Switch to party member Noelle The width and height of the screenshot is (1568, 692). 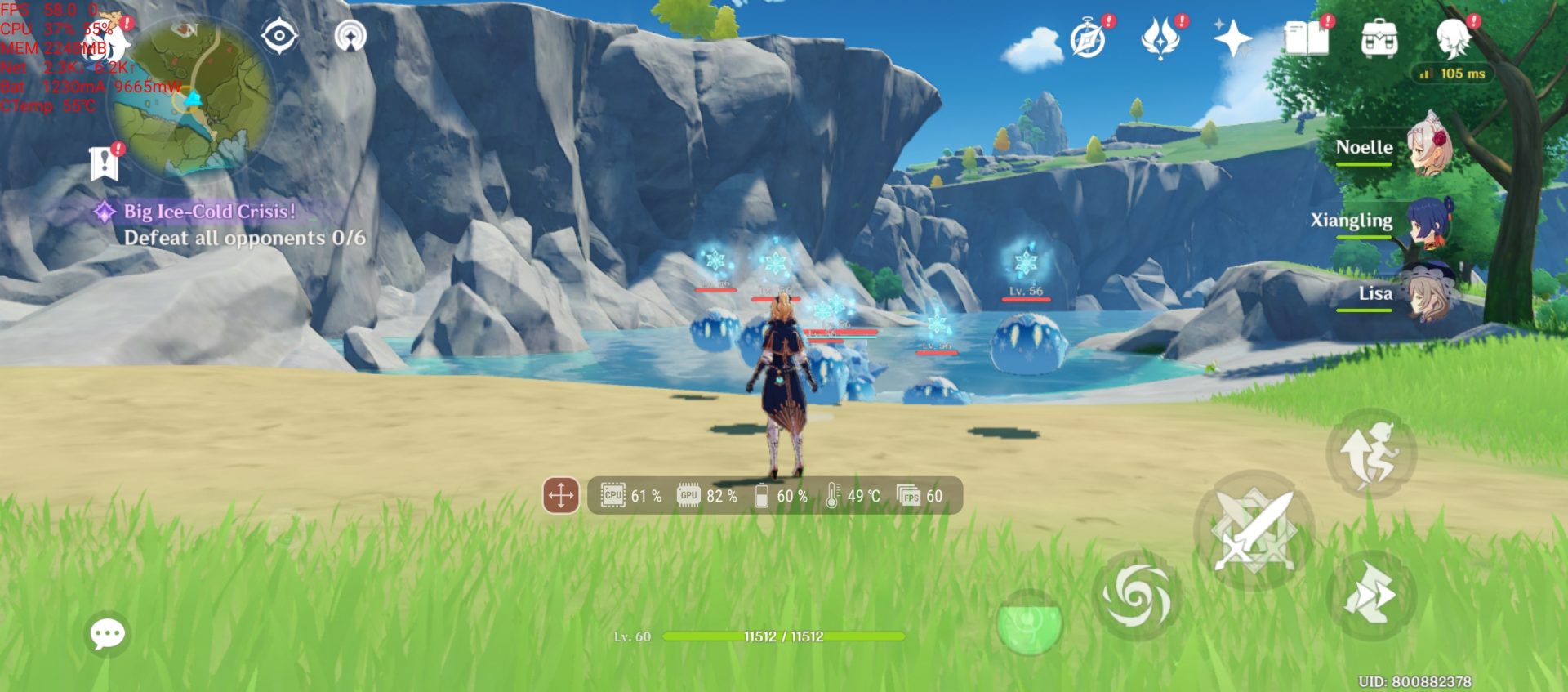pyautogui.click(x=1428, y=147)
